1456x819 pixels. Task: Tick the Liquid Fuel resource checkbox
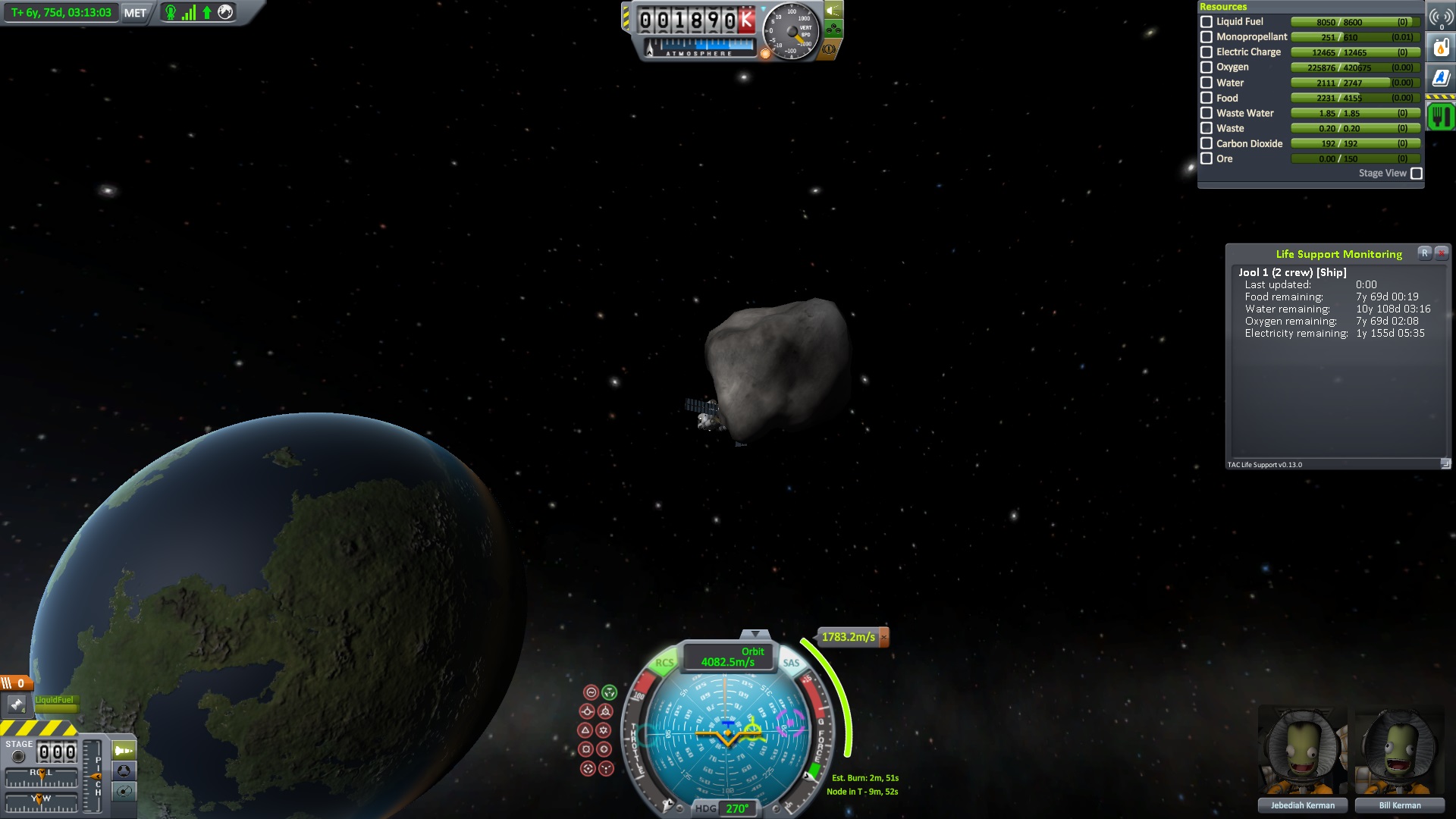(1207, 22)
